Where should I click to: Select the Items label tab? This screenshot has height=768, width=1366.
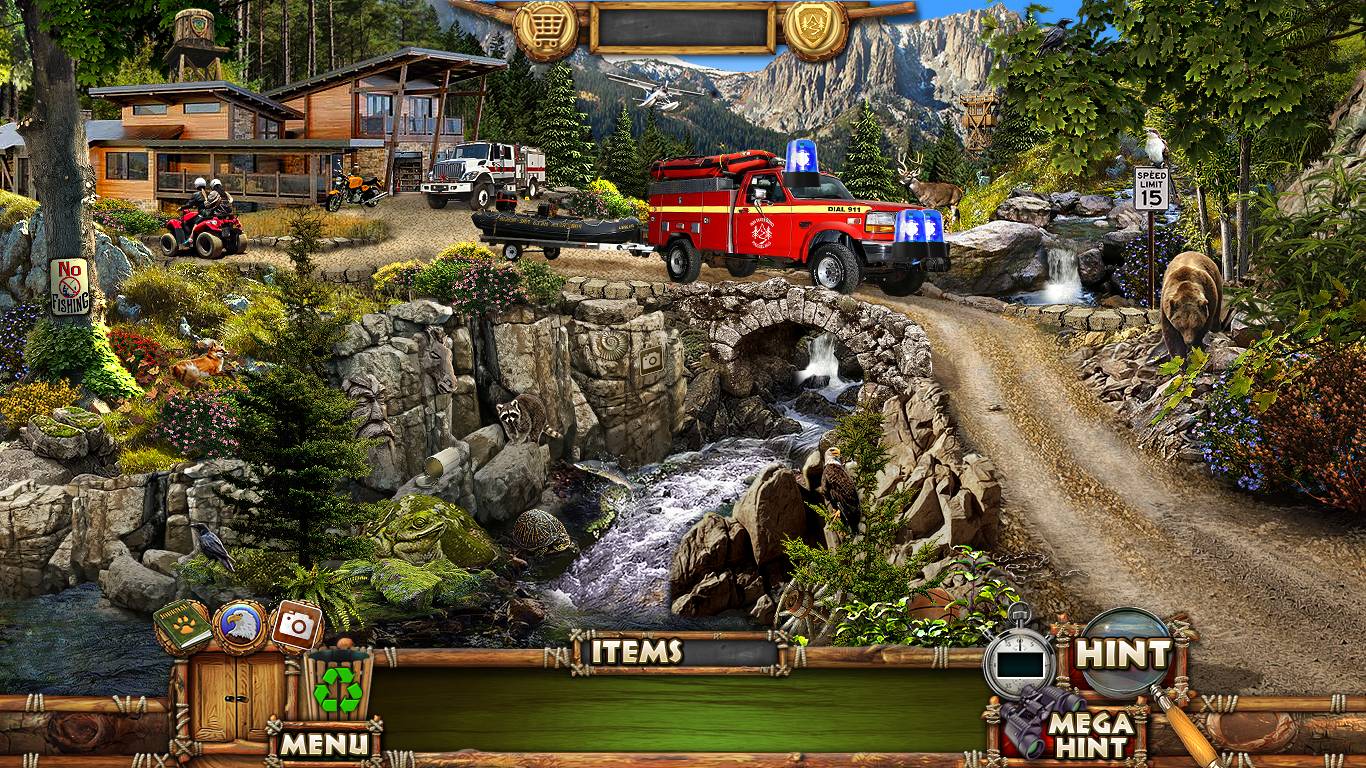click(636, 652)
